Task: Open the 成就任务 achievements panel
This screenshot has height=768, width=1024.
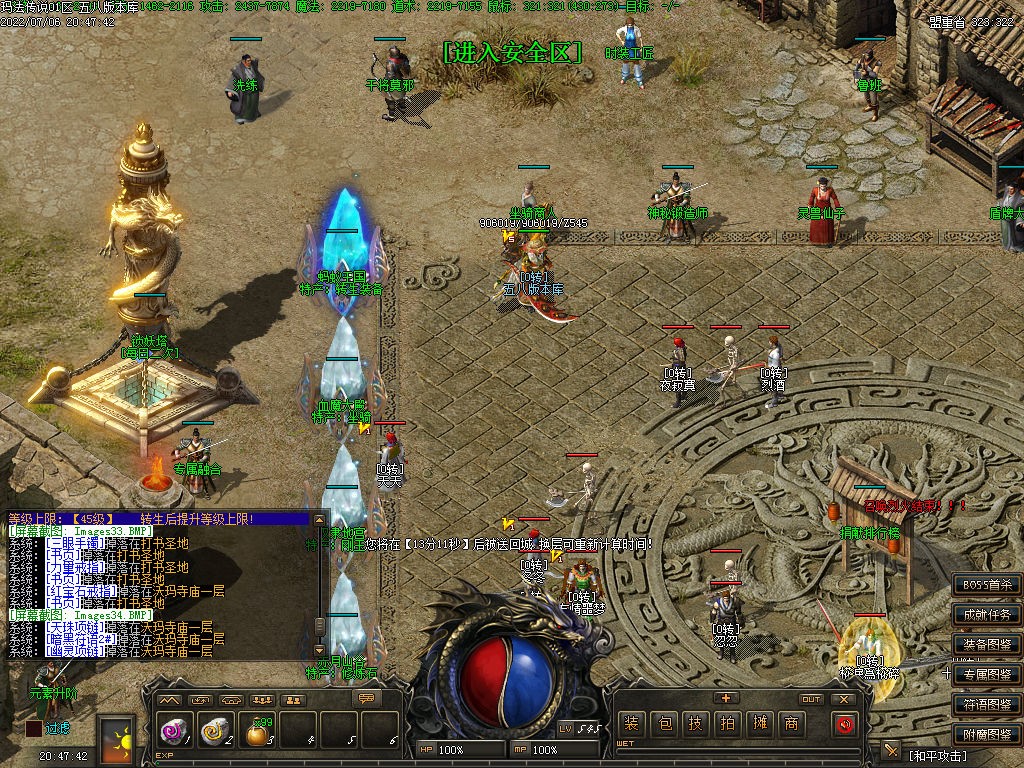Action: [x=986, y=615]
